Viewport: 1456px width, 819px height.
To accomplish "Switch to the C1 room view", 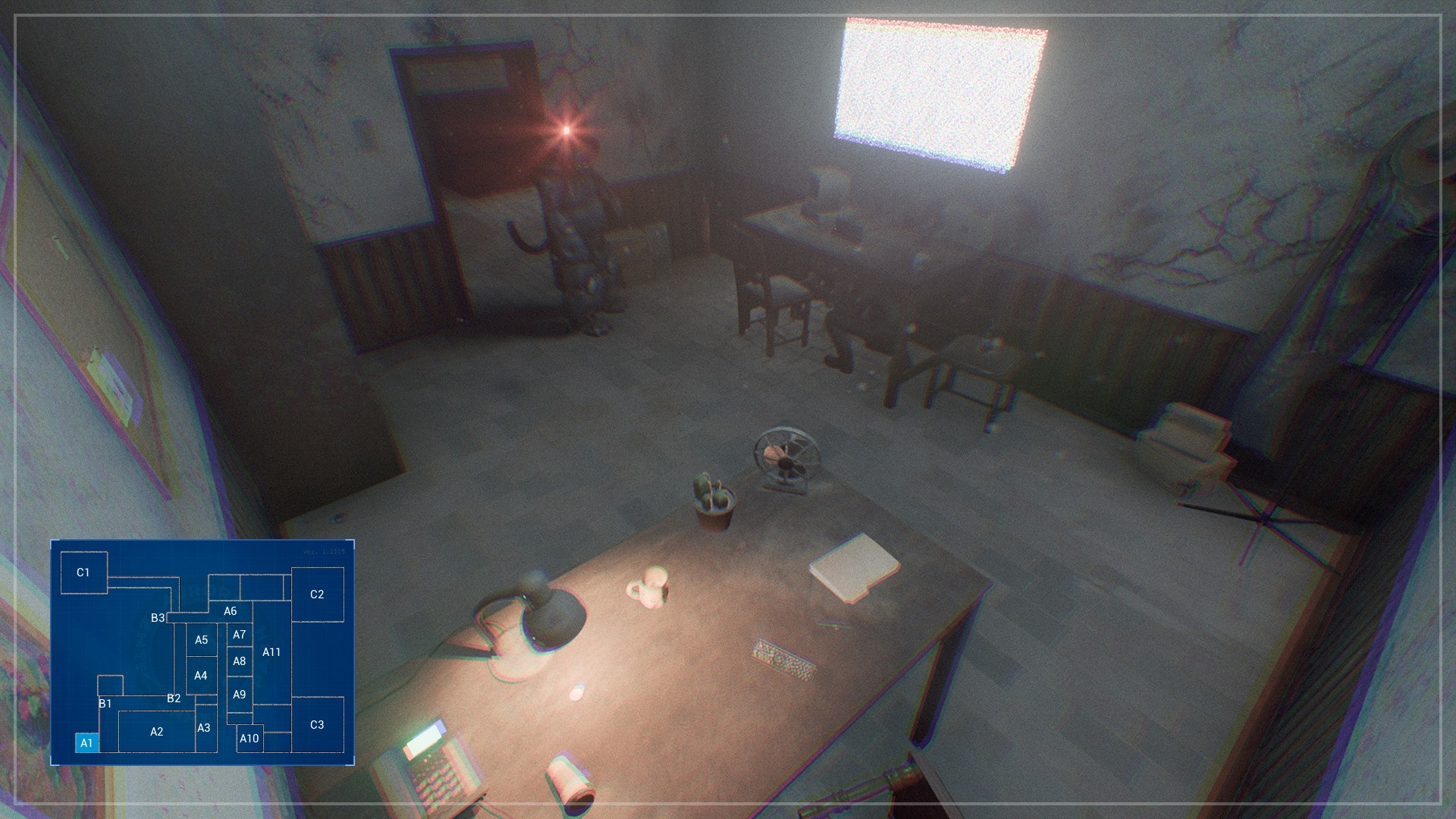I will (83, 573).
